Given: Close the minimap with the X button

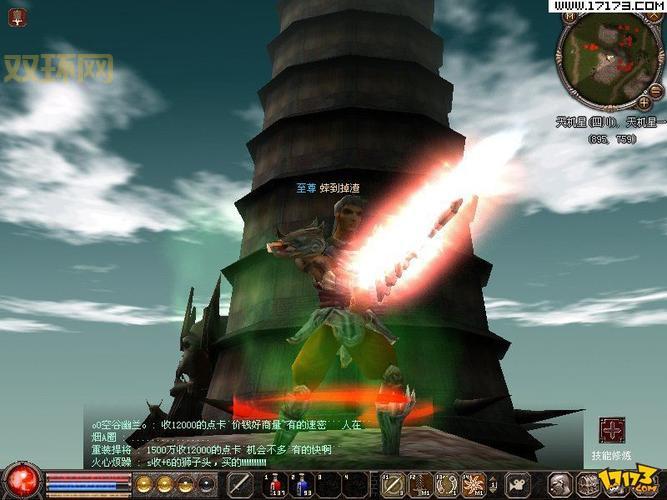Looking at the screenshot, I should pos(653,17).
